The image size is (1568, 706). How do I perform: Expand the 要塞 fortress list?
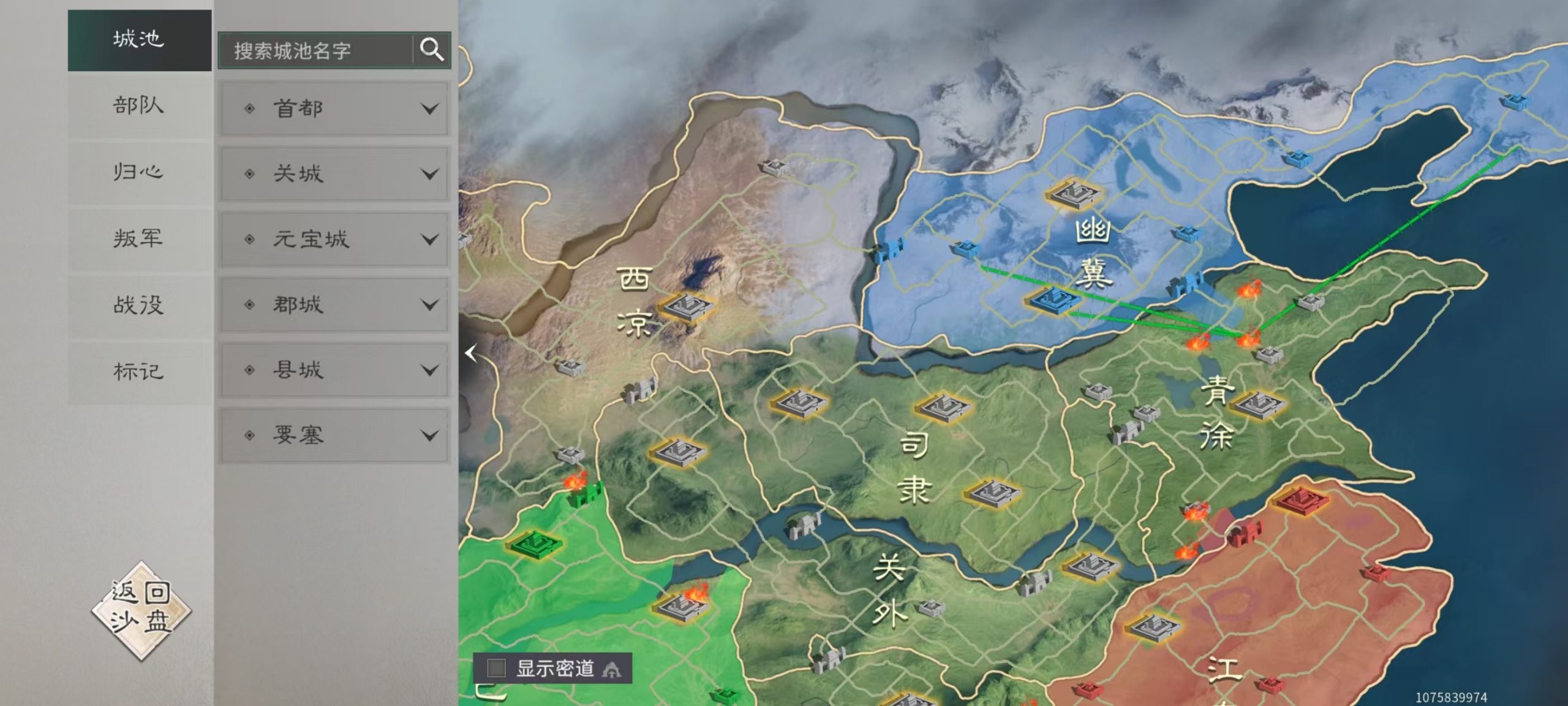pyautogui.click(x=334, y=436)
